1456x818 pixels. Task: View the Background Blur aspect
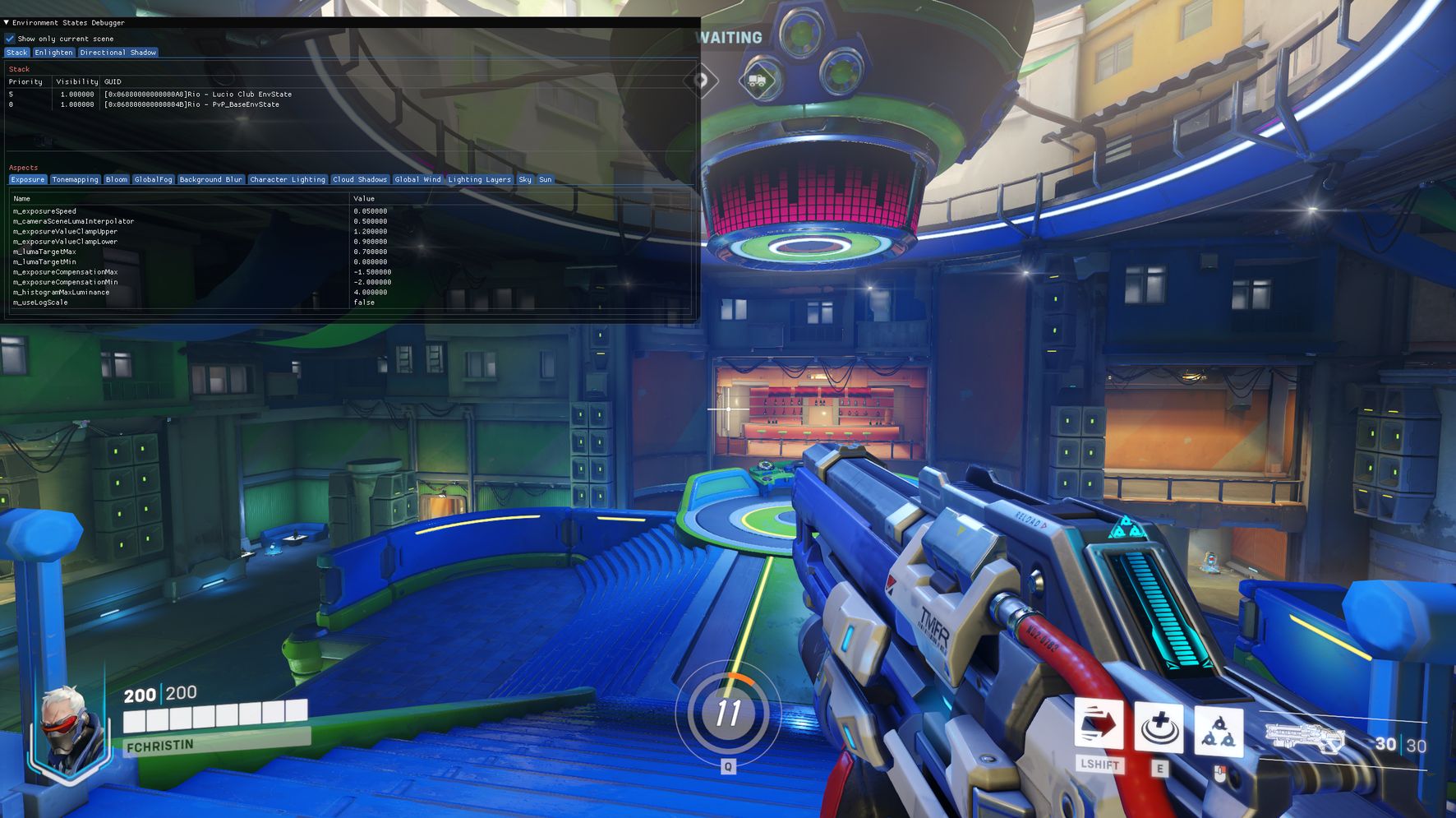click(210, 179)
